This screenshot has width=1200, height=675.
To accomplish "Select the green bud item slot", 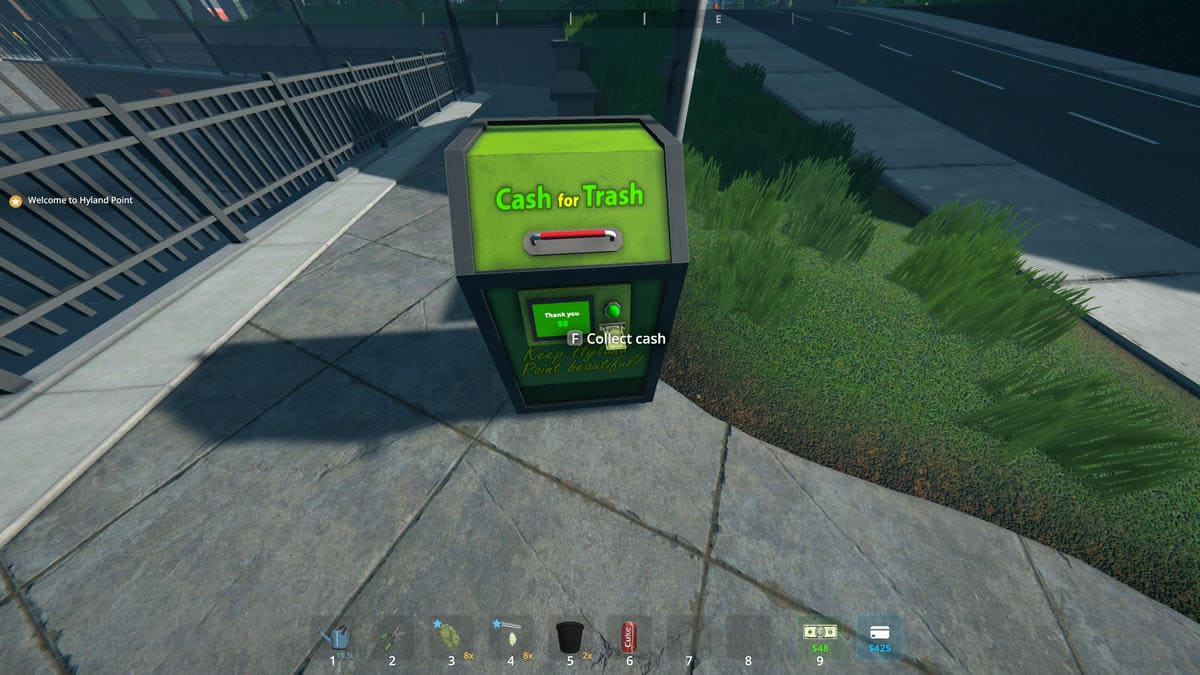I will click(x=451, y=636).
